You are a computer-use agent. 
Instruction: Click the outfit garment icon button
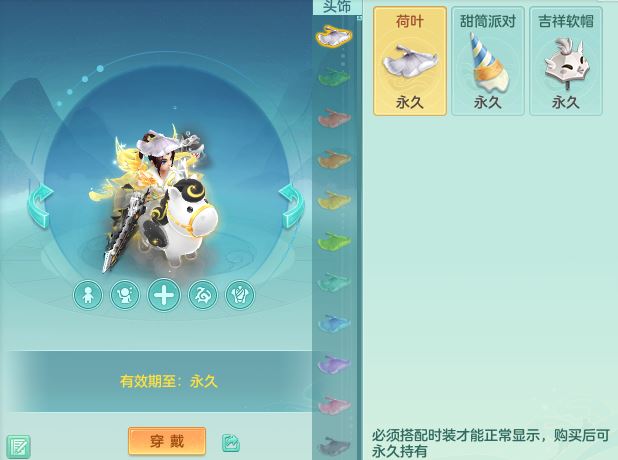(x=240, y=295)
